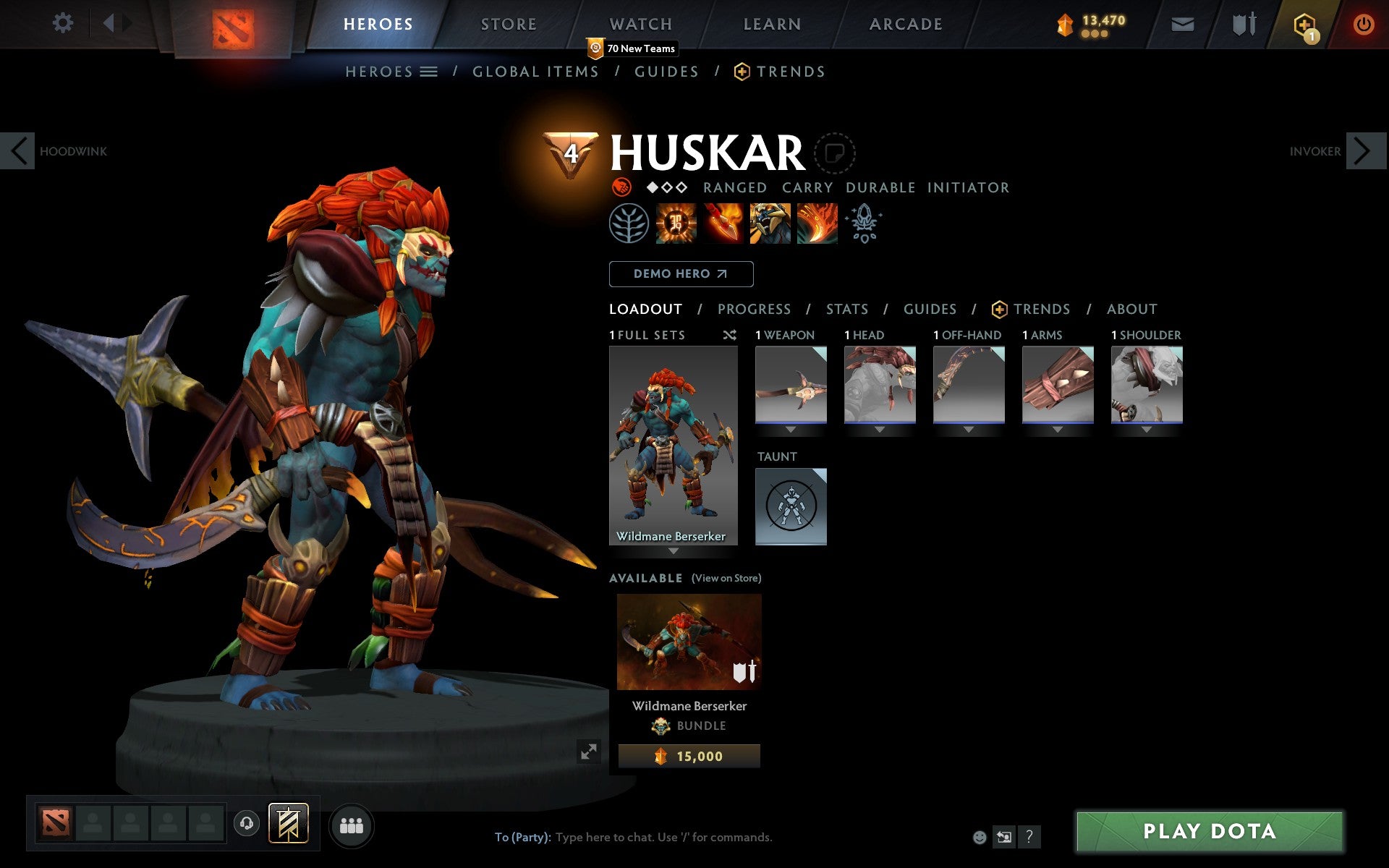This screenshot has height=868, width=1389.
Task: Click the Life Break ultimate ability icon
Action: [817, 224]
